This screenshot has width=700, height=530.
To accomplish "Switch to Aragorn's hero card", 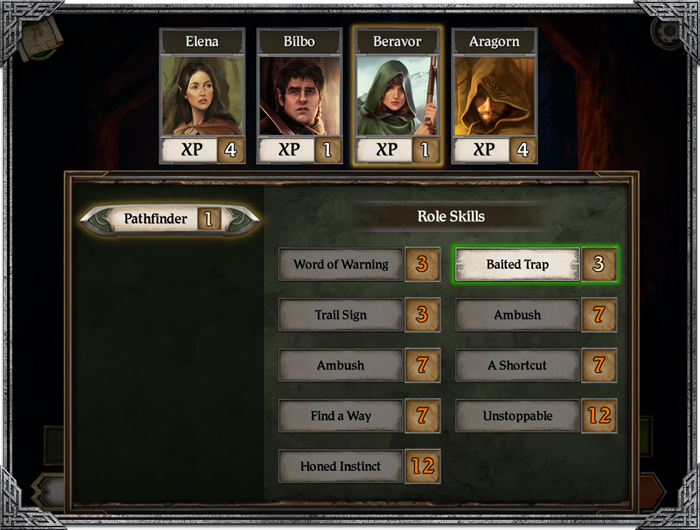I will pyautogui.click(x=494, y=96).
